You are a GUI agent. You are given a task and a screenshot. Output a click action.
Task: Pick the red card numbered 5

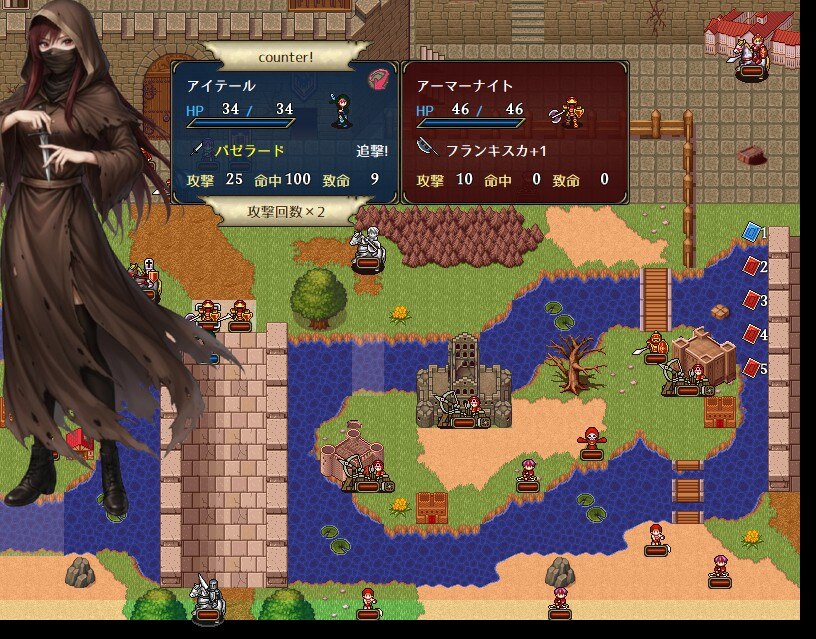[x=751, y=368]
